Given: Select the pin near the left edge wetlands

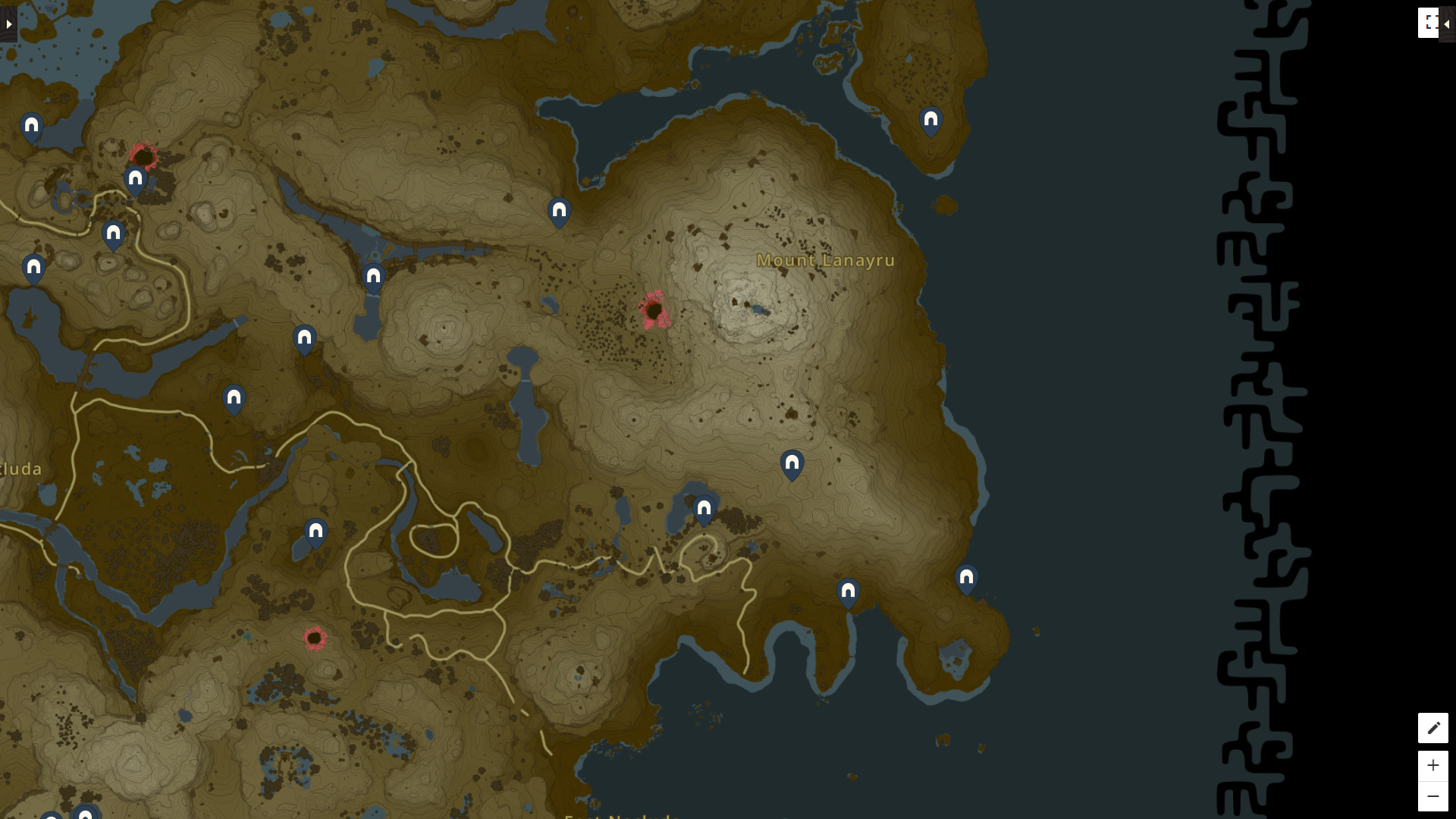Looking at the screenshot, I should [32, 267].
